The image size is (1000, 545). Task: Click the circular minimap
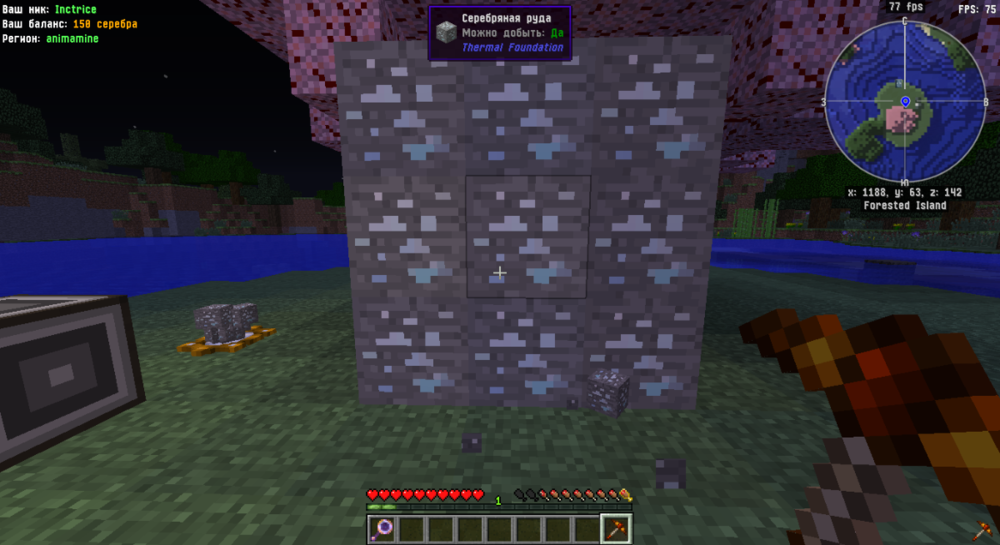pyautogui.click(x=903, y=102)
